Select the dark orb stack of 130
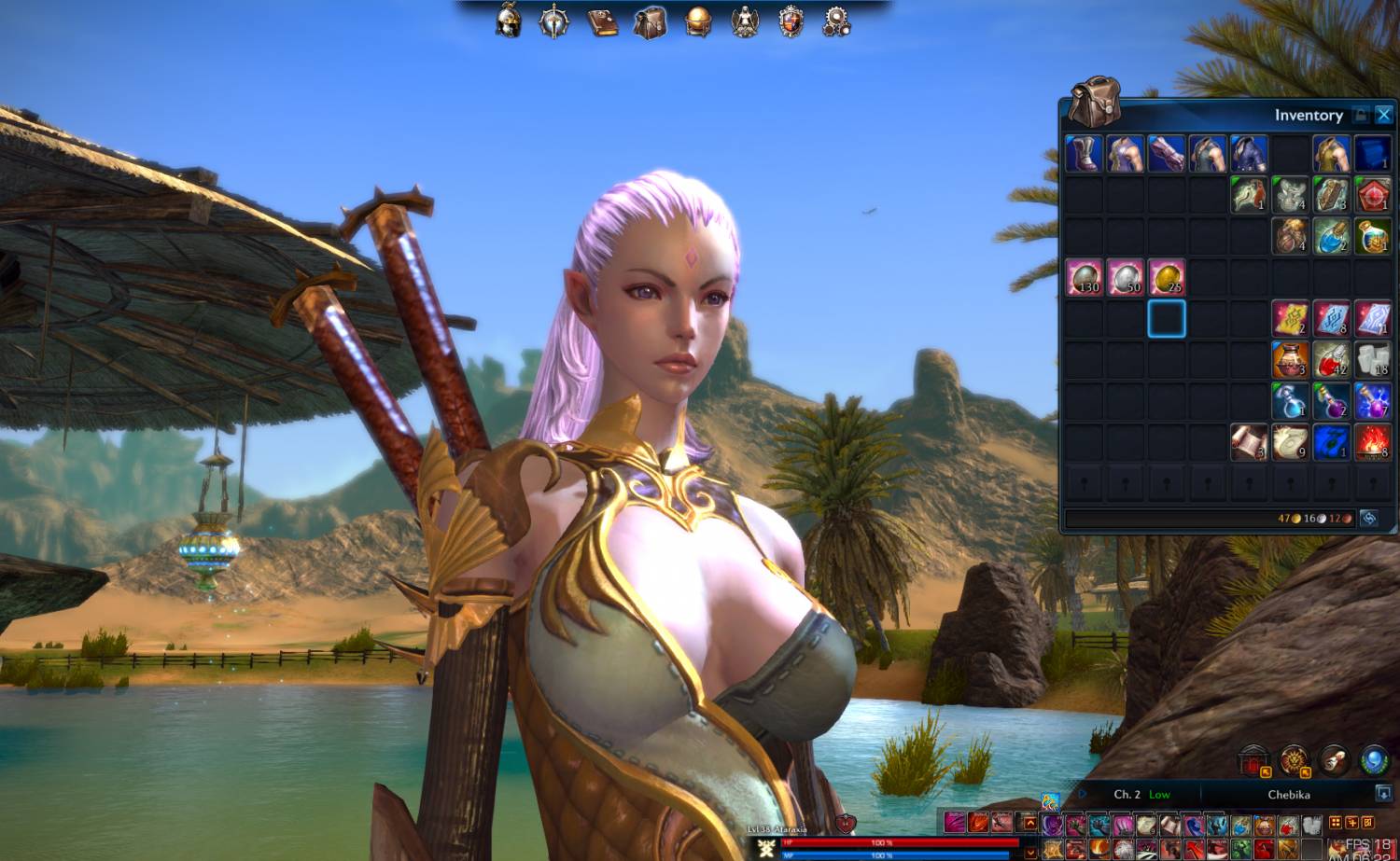Image resolution: width=1400 pixels, height=861 pixels. (x=1084, y=277)
